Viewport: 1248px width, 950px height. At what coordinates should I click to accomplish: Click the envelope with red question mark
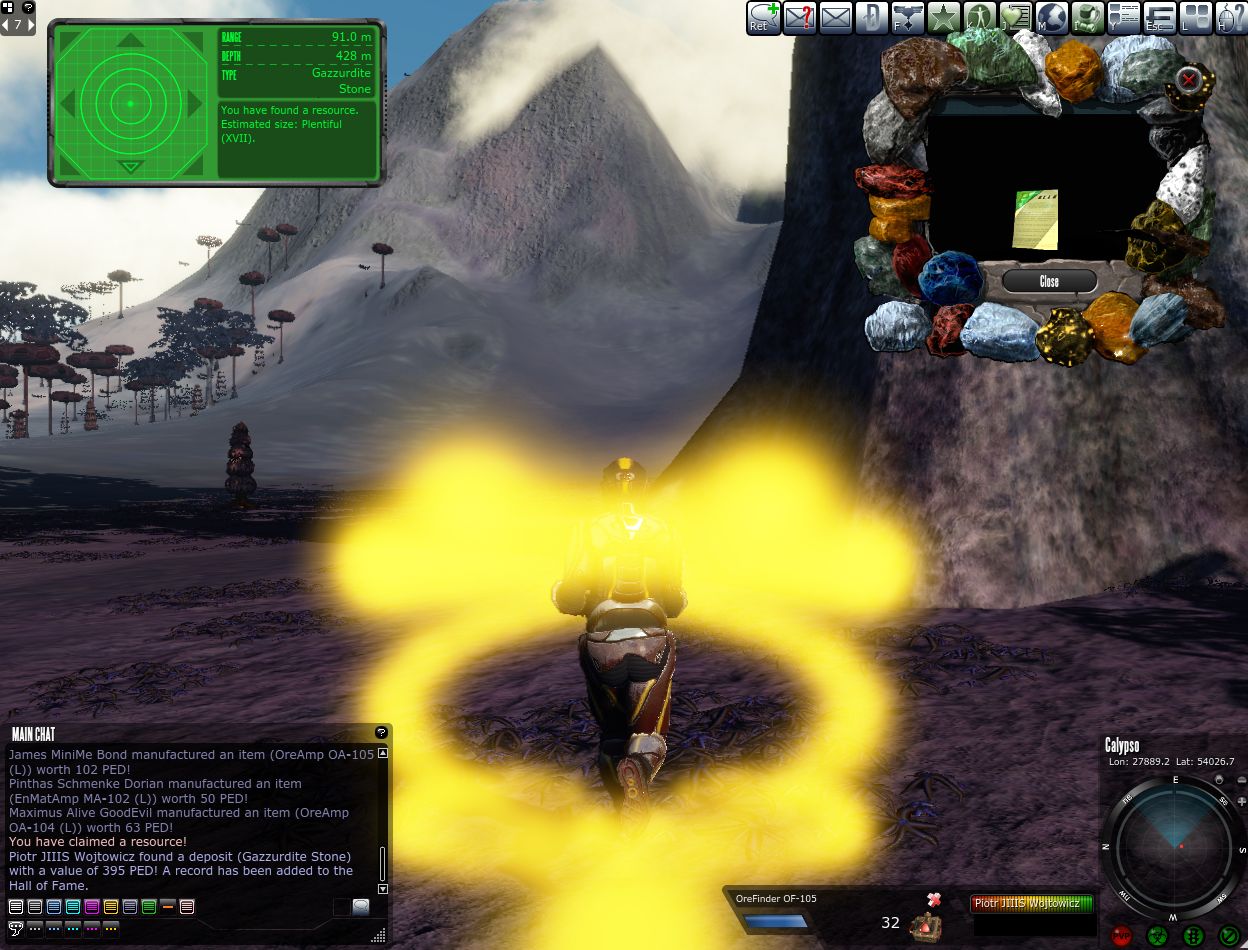(799, 17)
